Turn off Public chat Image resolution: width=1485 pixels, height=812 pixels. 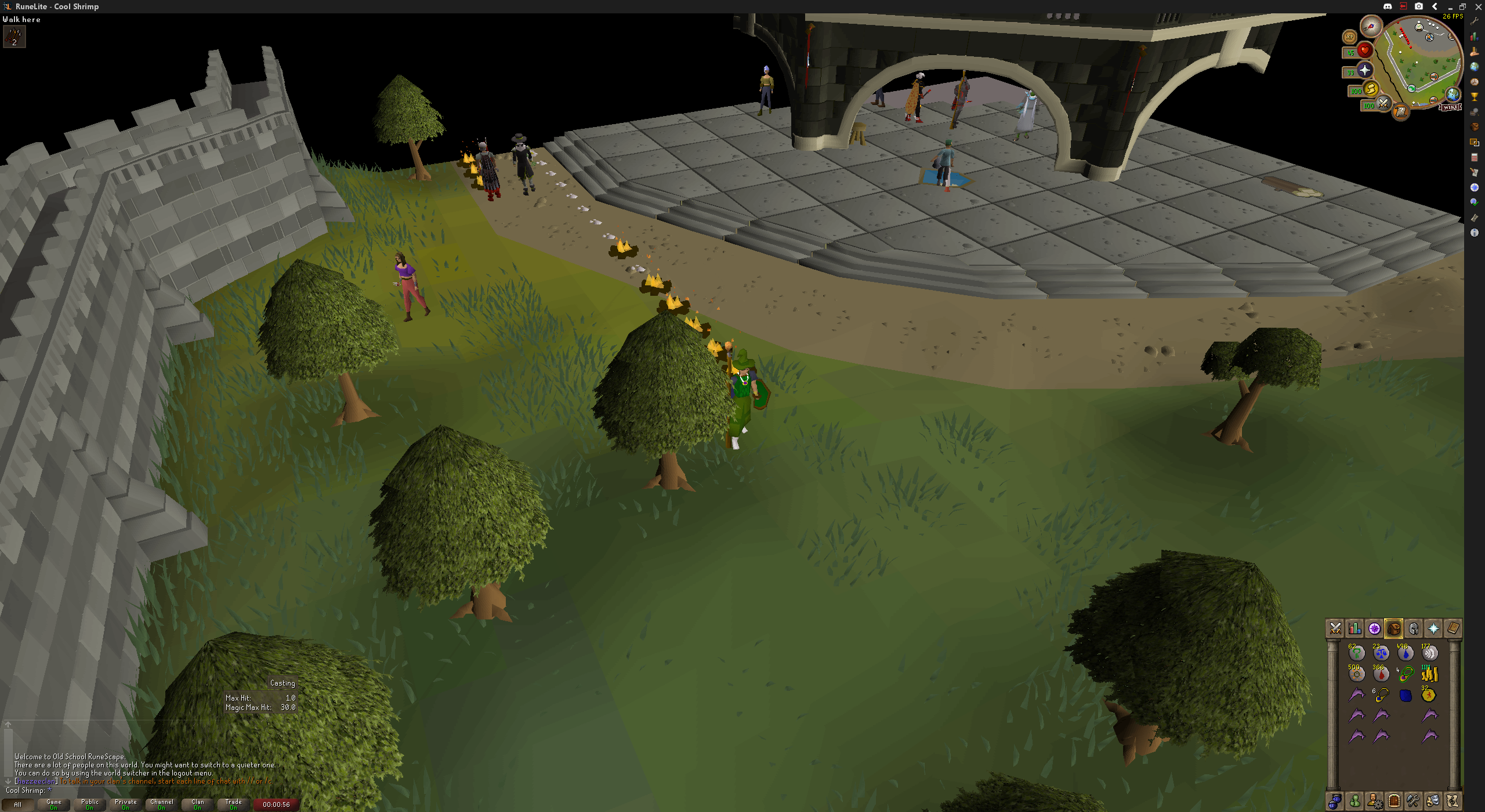pyautogui.click(x=90, y=804)
